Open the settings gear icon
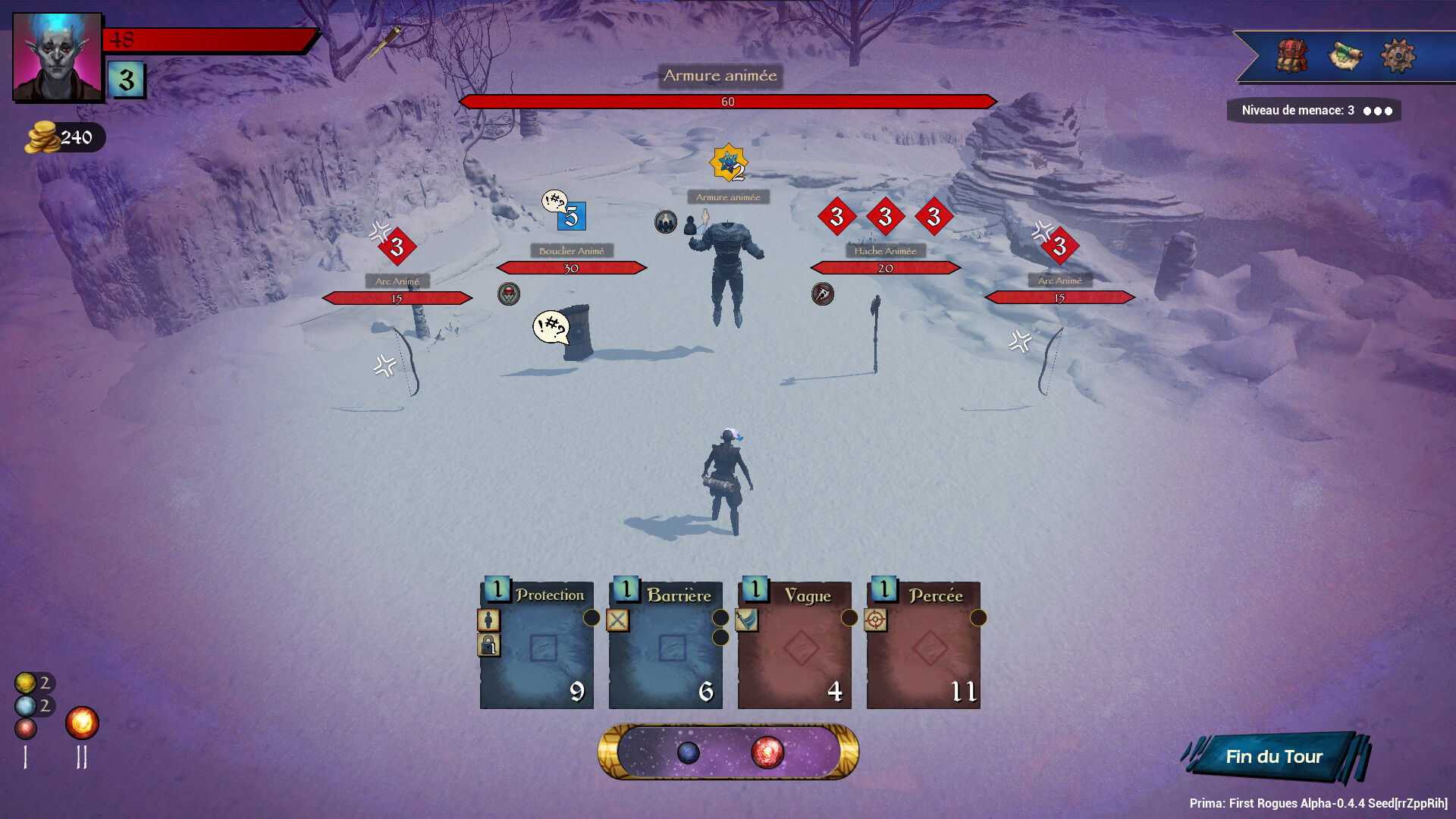 [1399, 54]
